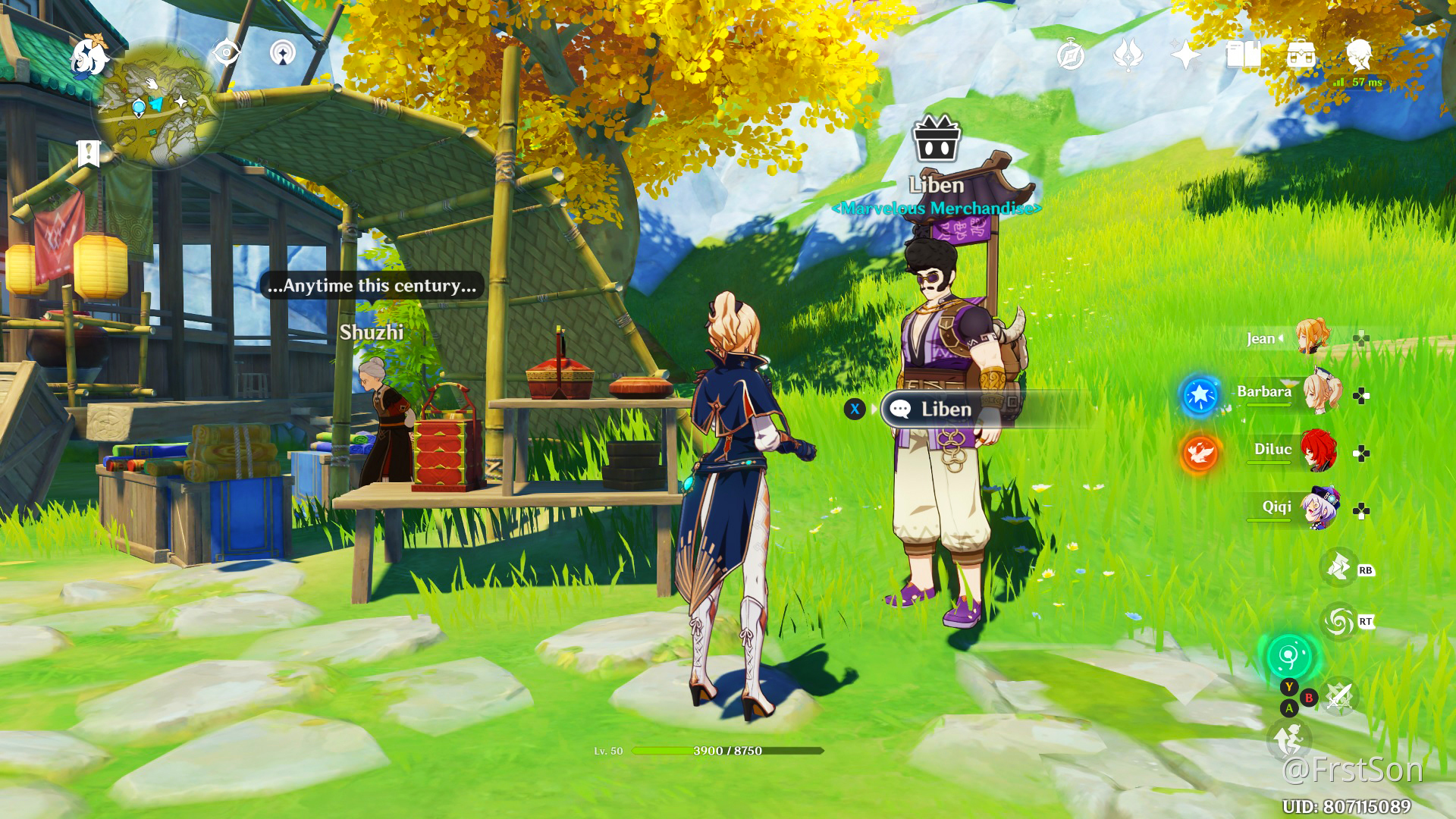
Task: Tap the sprint dash icon
Action: pyautogui.click(x=1338, y=567)
